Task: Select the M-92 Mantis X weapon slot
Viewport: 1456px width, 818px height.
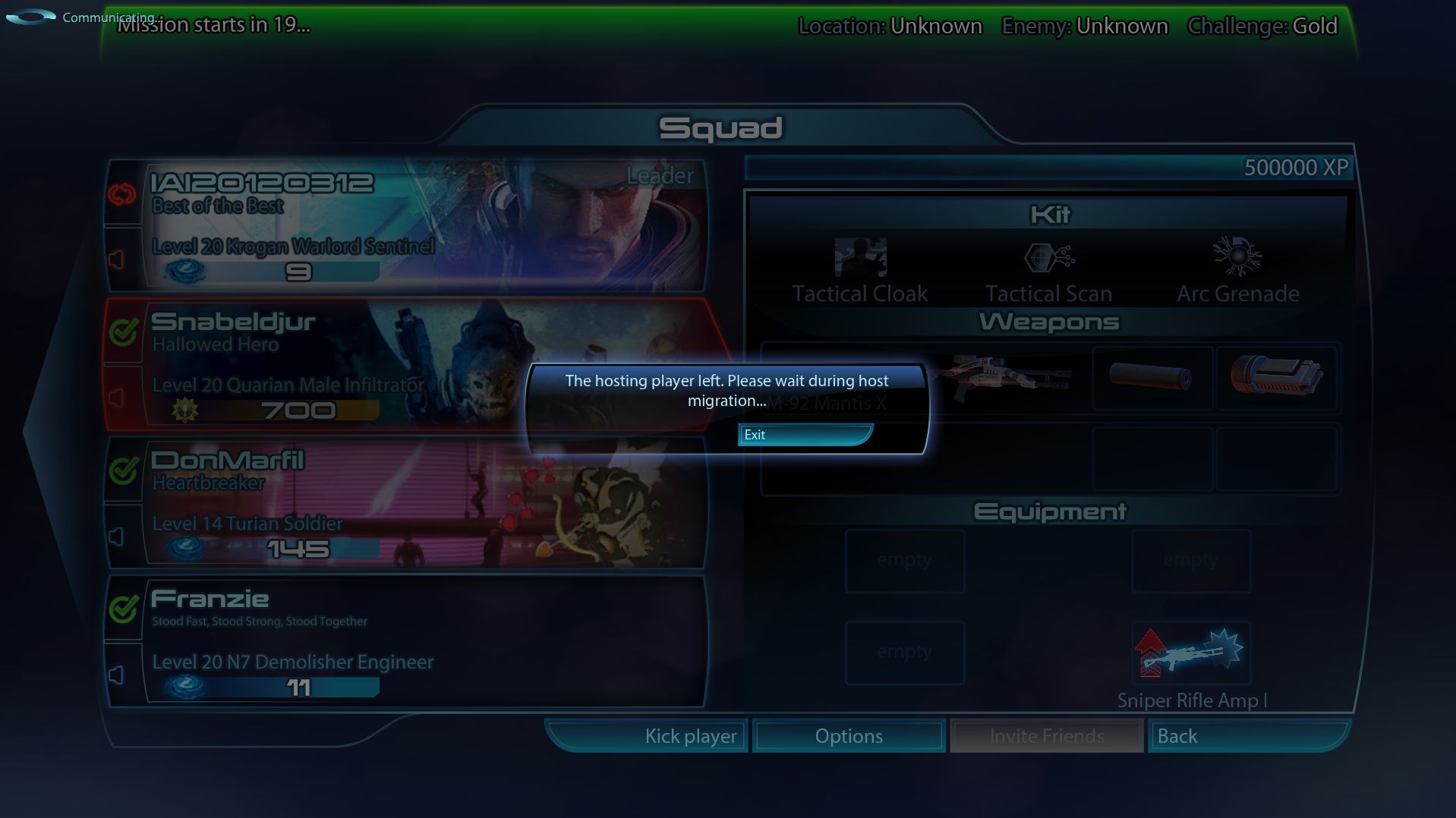Action: click(1002, 378)
